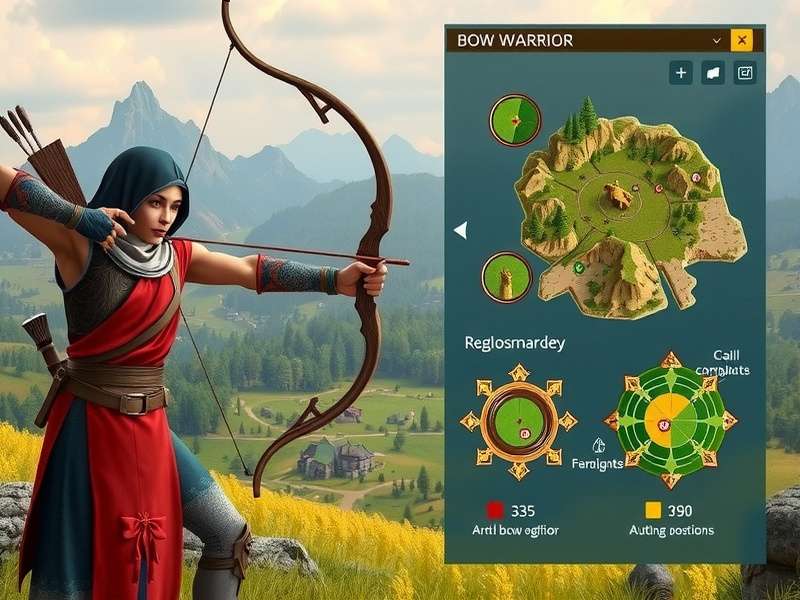The image size is (800, 600).
Task: Click the island terrain map
Action: coord(628,210)
